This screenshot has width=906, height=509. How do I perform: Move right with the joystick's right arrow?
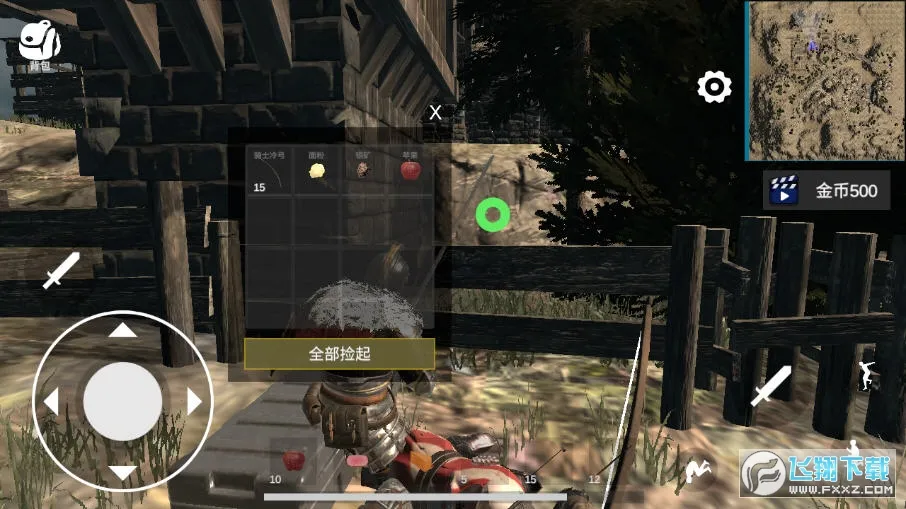[195, 402]
